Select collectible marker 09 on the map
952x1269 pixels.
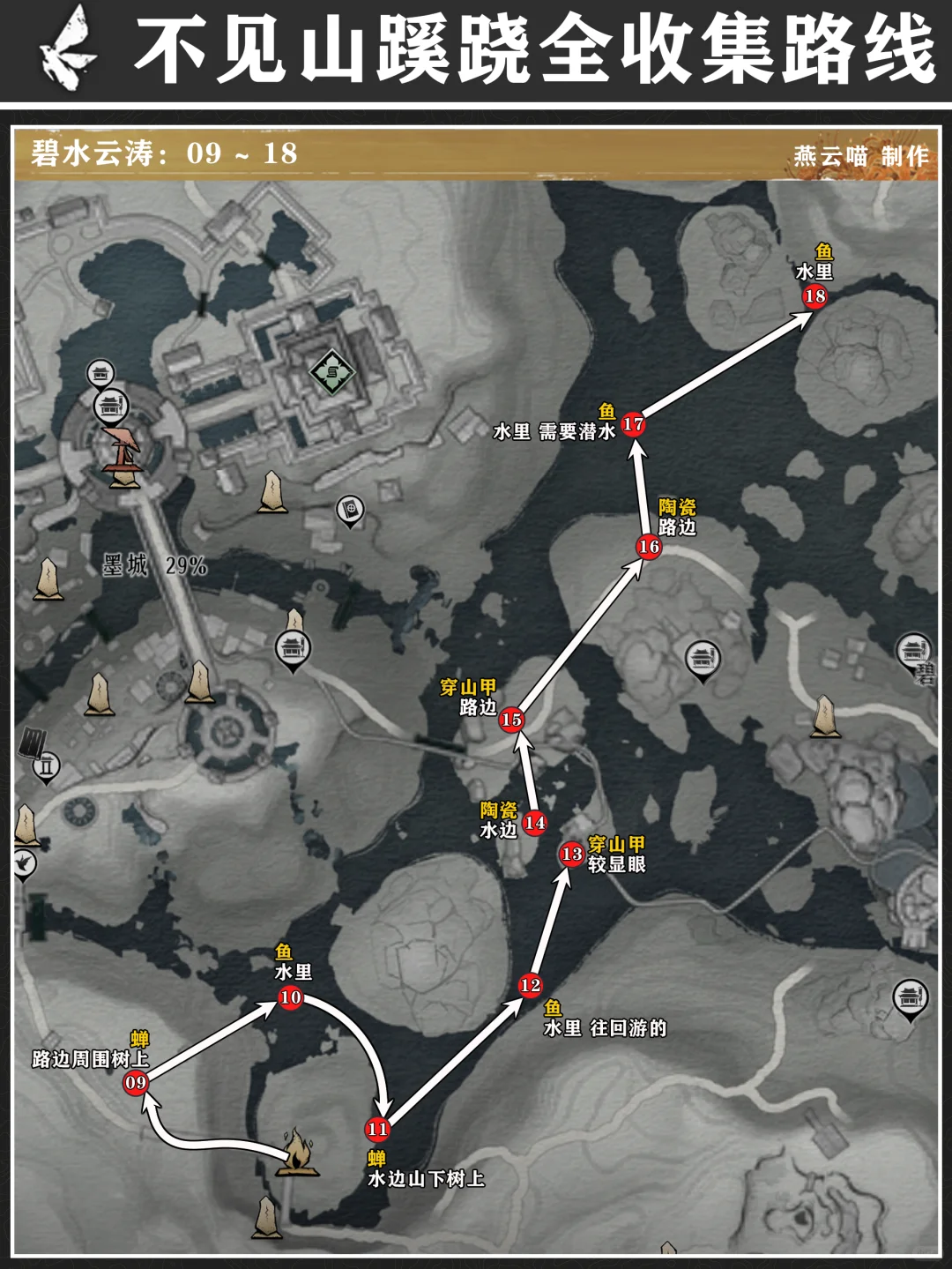point(136,1082)
